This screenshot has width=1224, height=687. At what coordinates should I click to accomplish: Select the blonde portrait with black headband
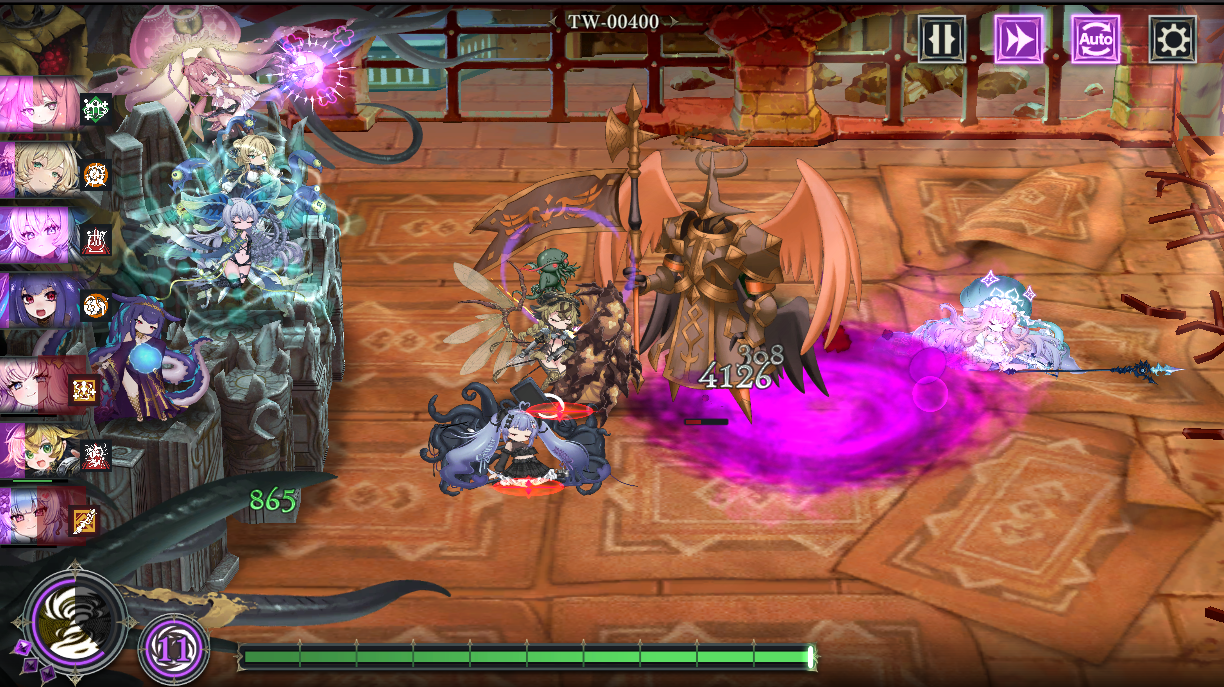40,451
